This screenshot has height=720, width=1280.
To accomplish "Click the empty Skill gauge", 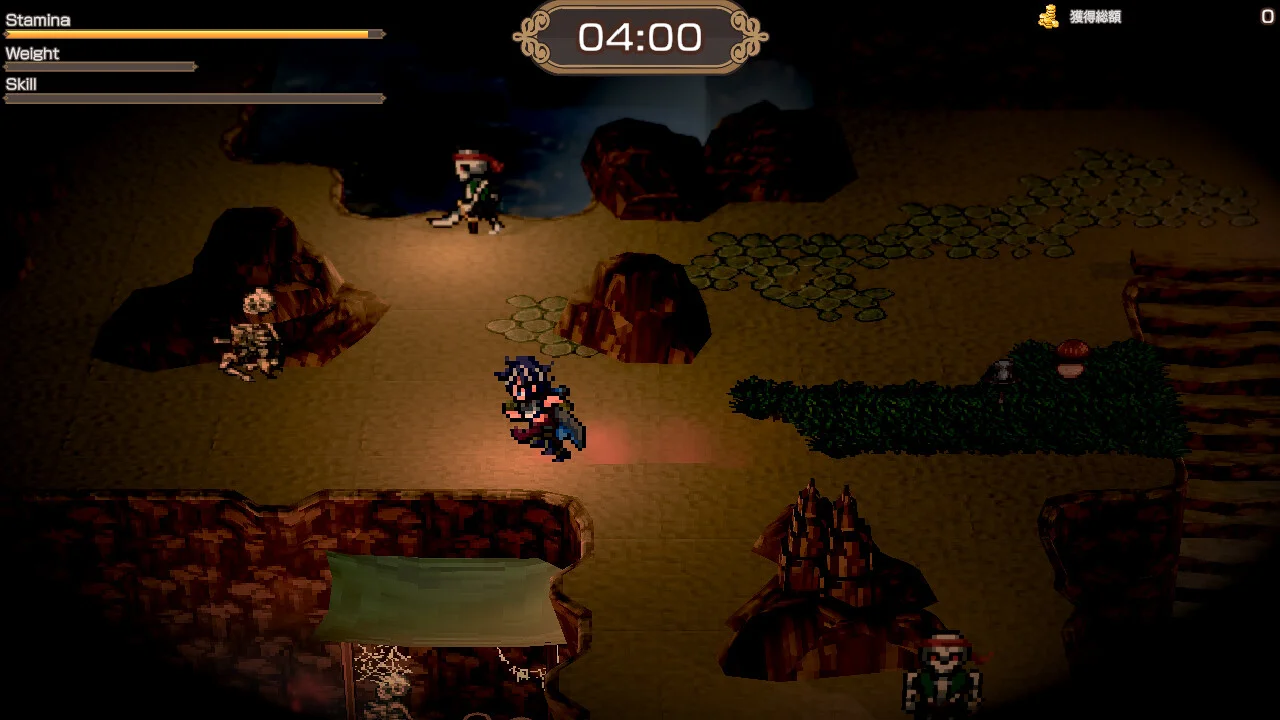I will click(190, 98).
